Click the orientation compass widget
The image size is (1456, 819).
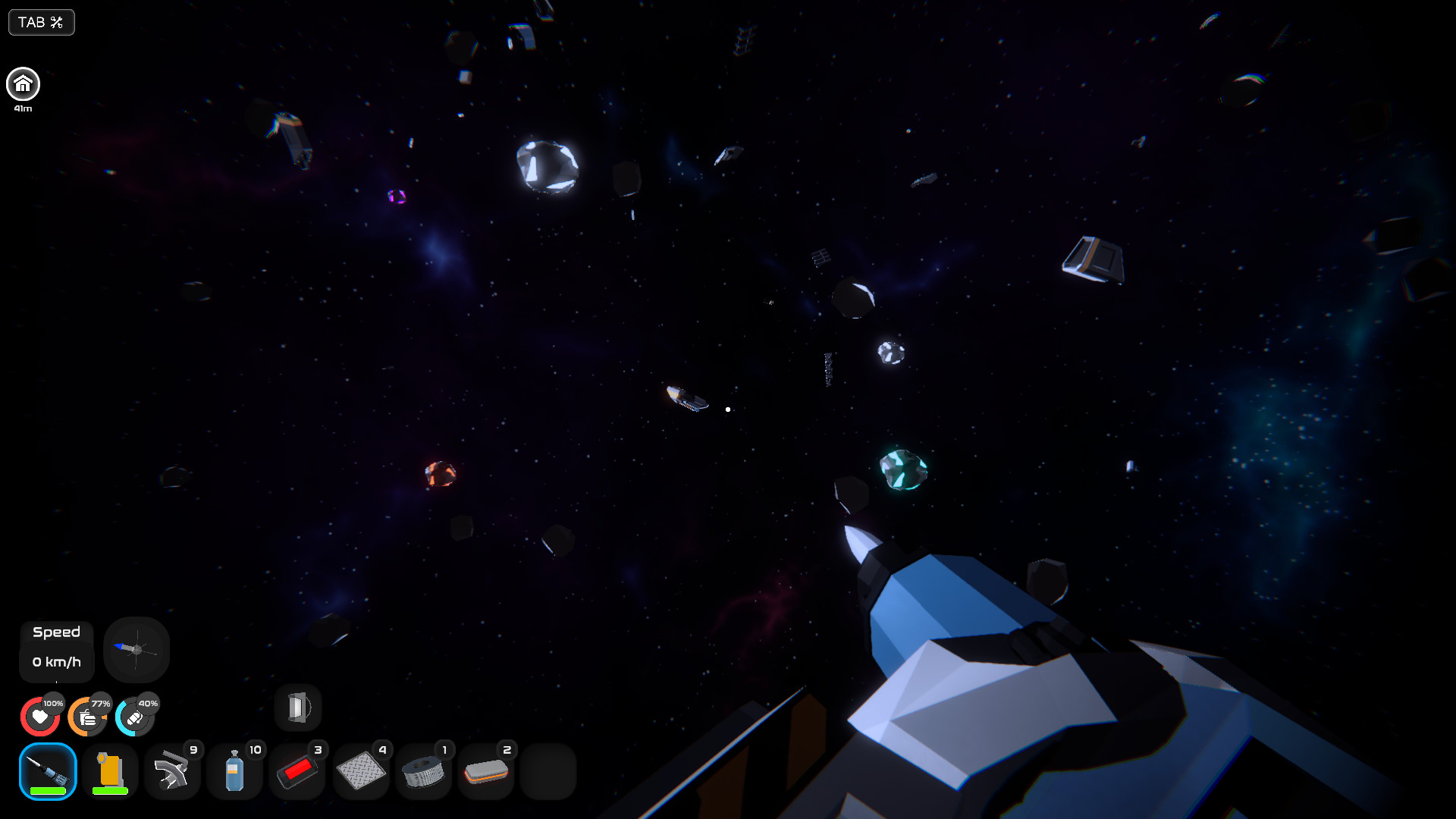[136, 649]
